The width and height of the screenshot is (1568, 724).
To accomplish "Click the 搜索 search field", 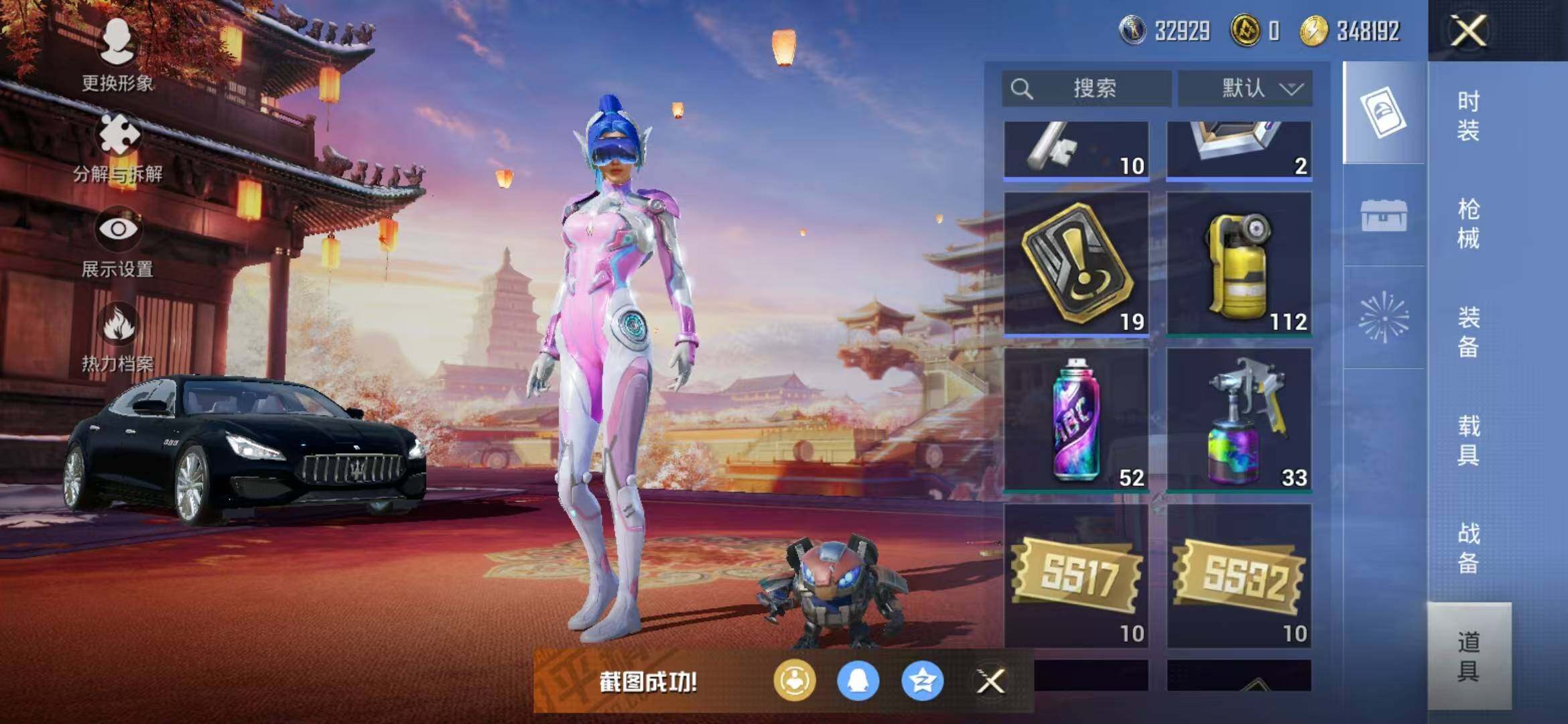I will [x=1087, y=88].
